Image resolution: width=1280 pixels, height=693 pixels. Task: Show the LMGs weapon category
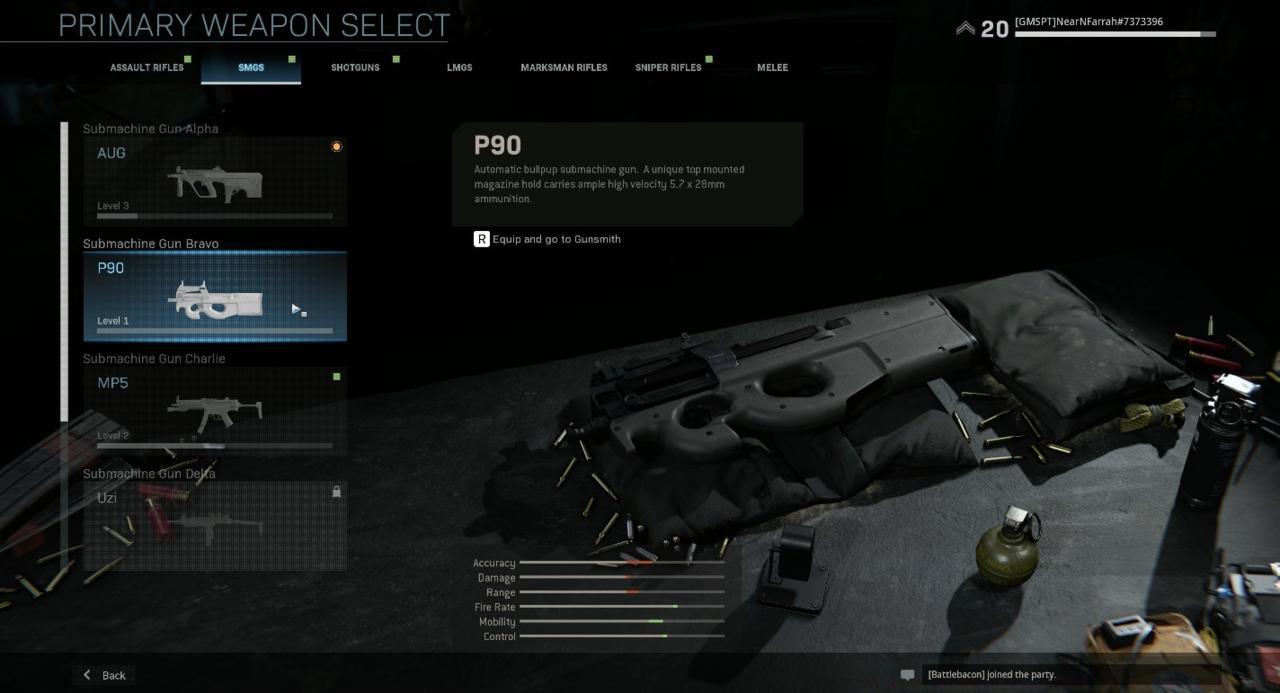459,68
